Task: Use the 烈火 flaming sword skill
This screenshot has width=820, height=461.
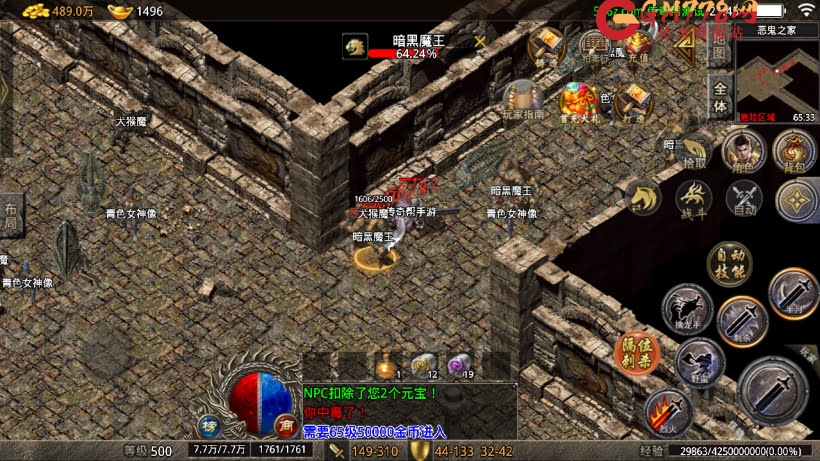Action: pos(668,412)
